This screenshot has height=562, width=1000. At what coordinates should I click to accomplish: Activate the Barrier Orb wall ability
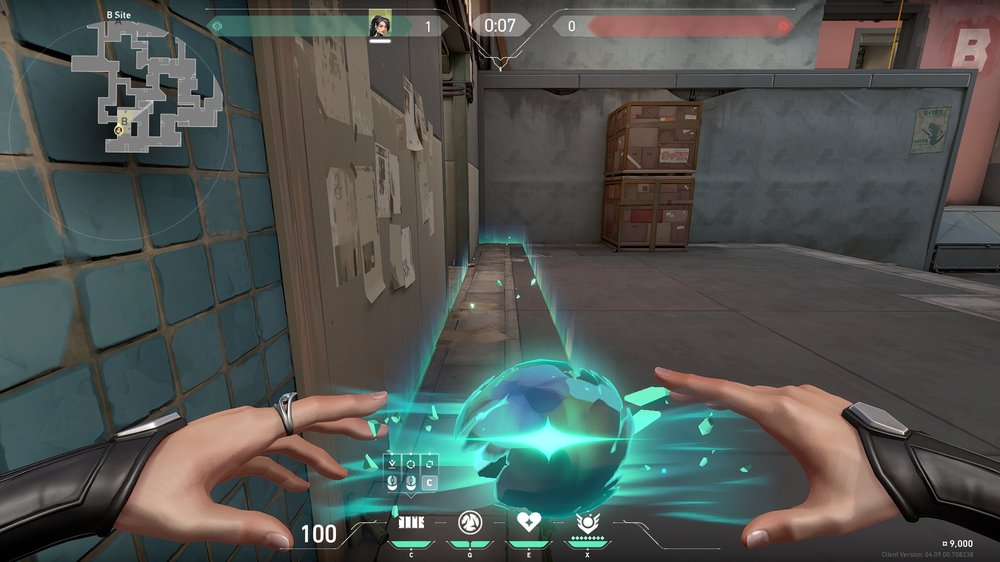pyautogui.click(x=411, y=522)
